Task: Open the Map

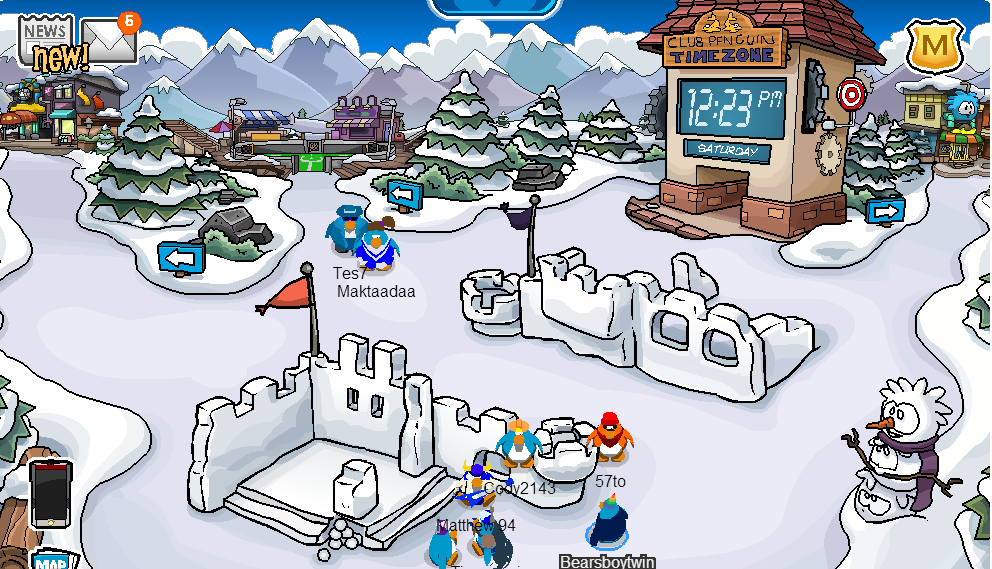Action: click(x=50, y=561)
